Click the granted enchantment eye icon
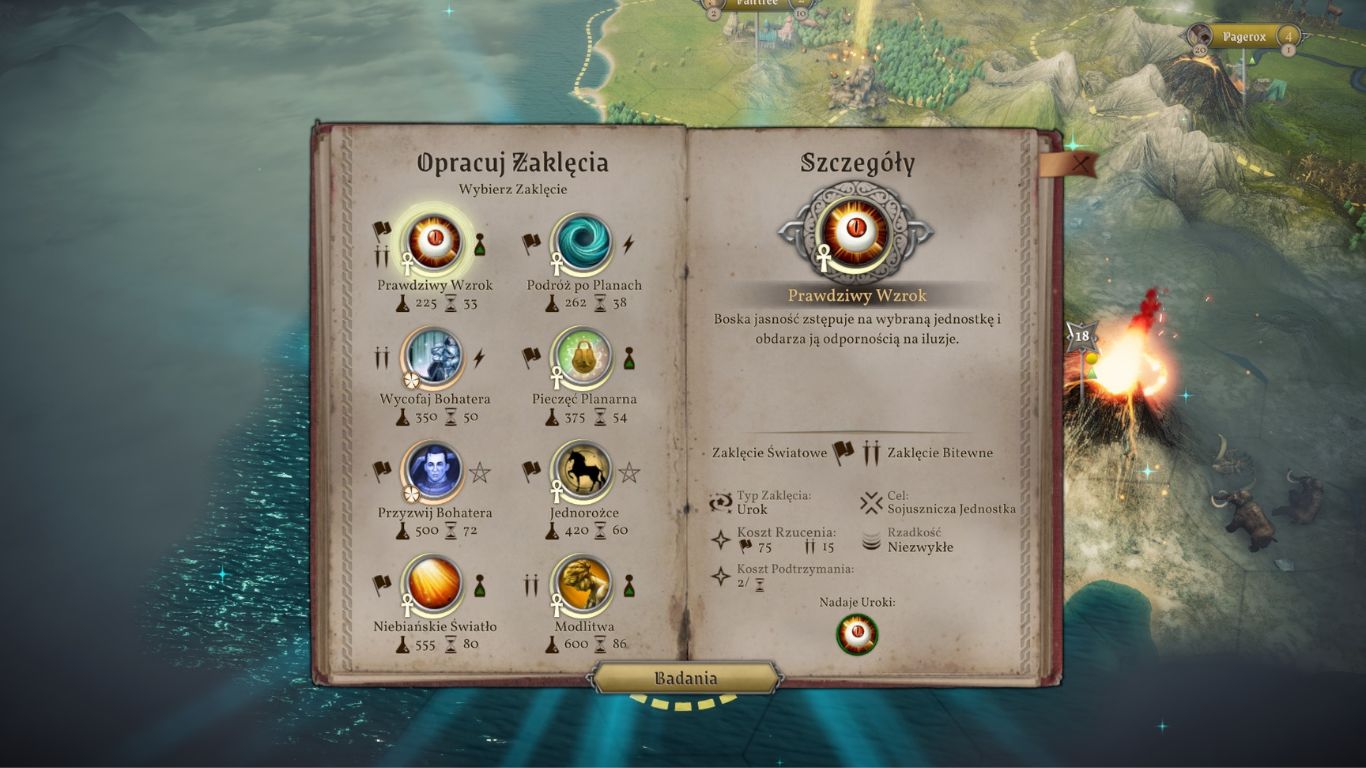This screenshot has height=768, width=1366. (x=857, y=634)
